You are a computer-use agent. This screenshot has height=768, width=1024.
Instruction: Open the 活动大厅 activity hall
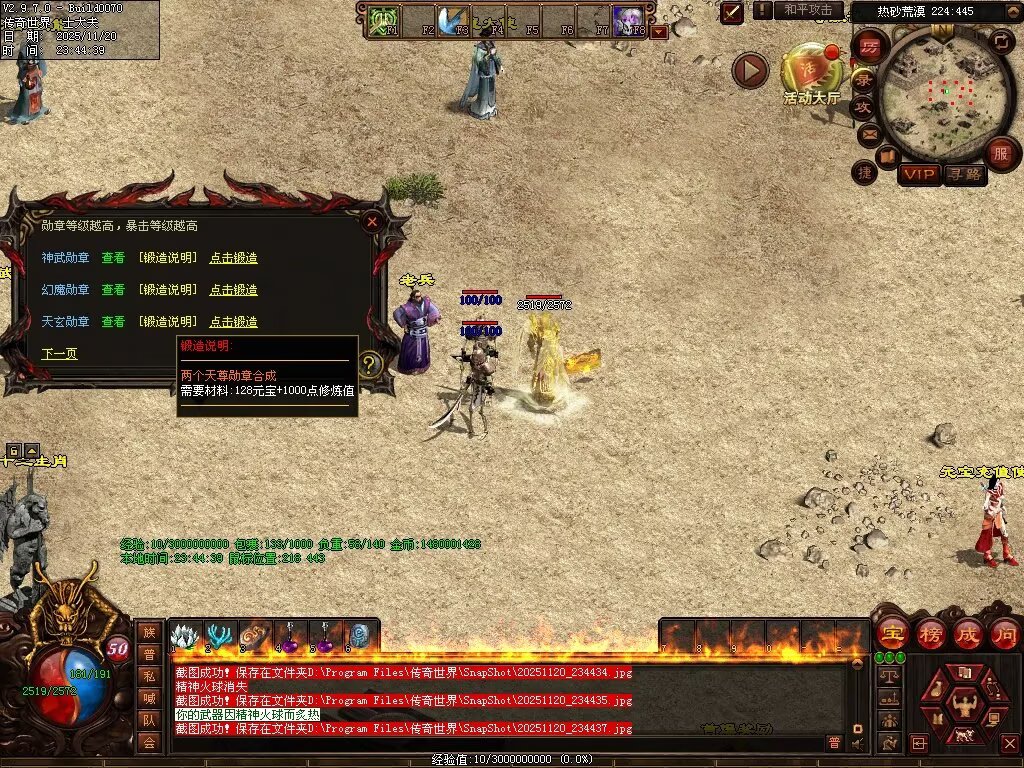click(x=811, y=70)
